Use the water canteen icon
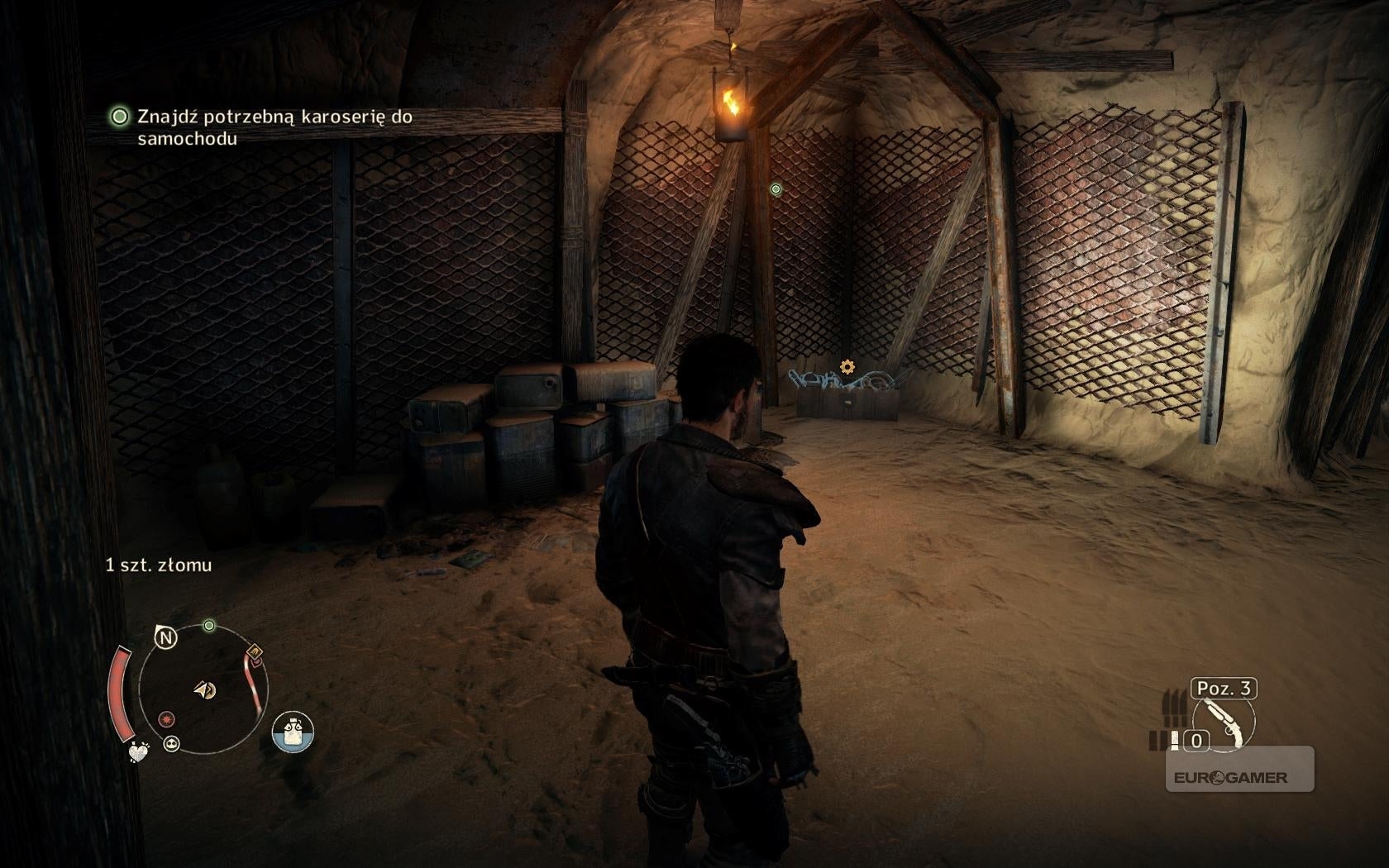 [x=293, y=732]
